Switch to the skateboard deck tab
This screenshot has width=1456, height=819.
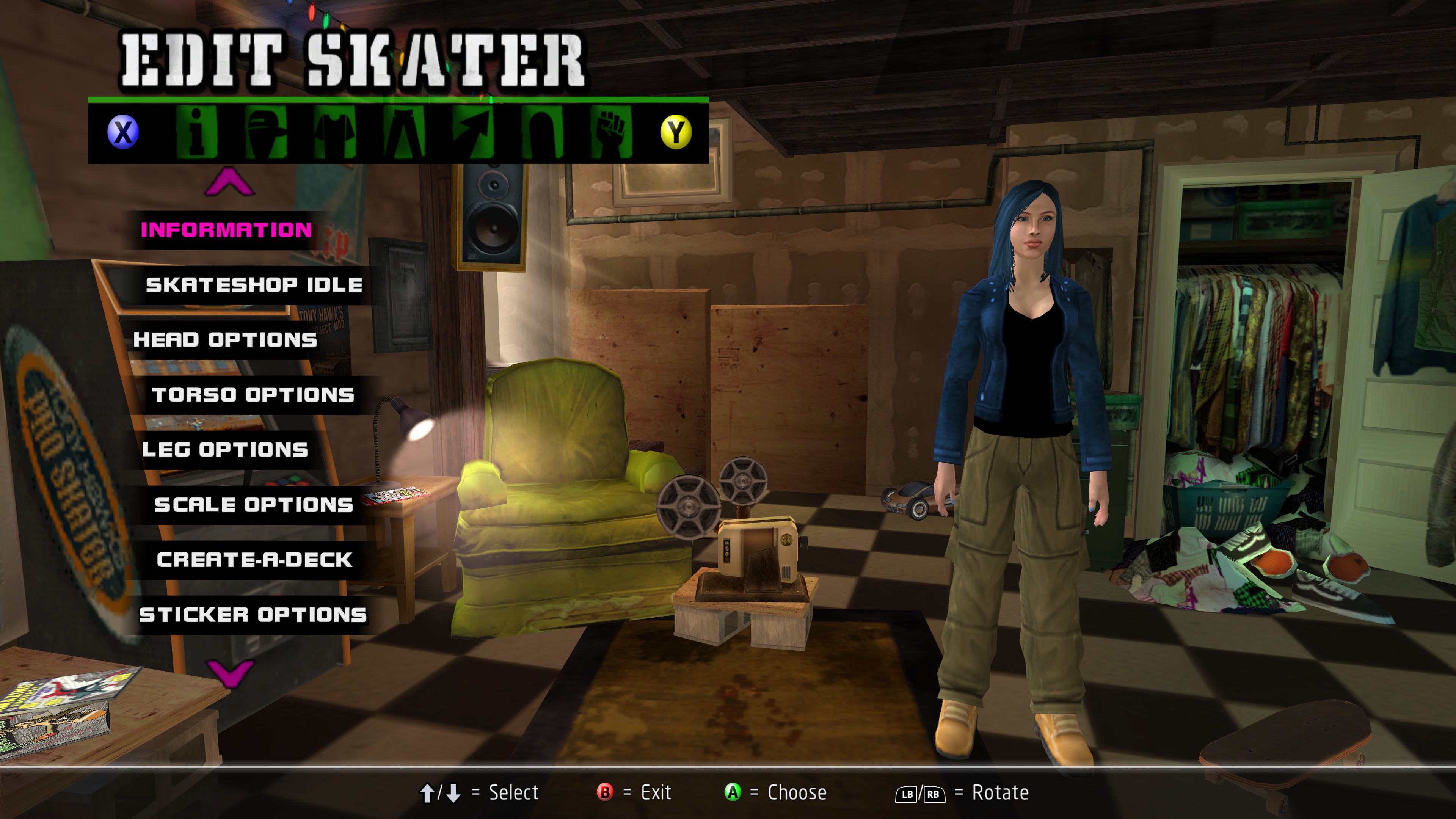pyautogui.click(x=542, y=132)
